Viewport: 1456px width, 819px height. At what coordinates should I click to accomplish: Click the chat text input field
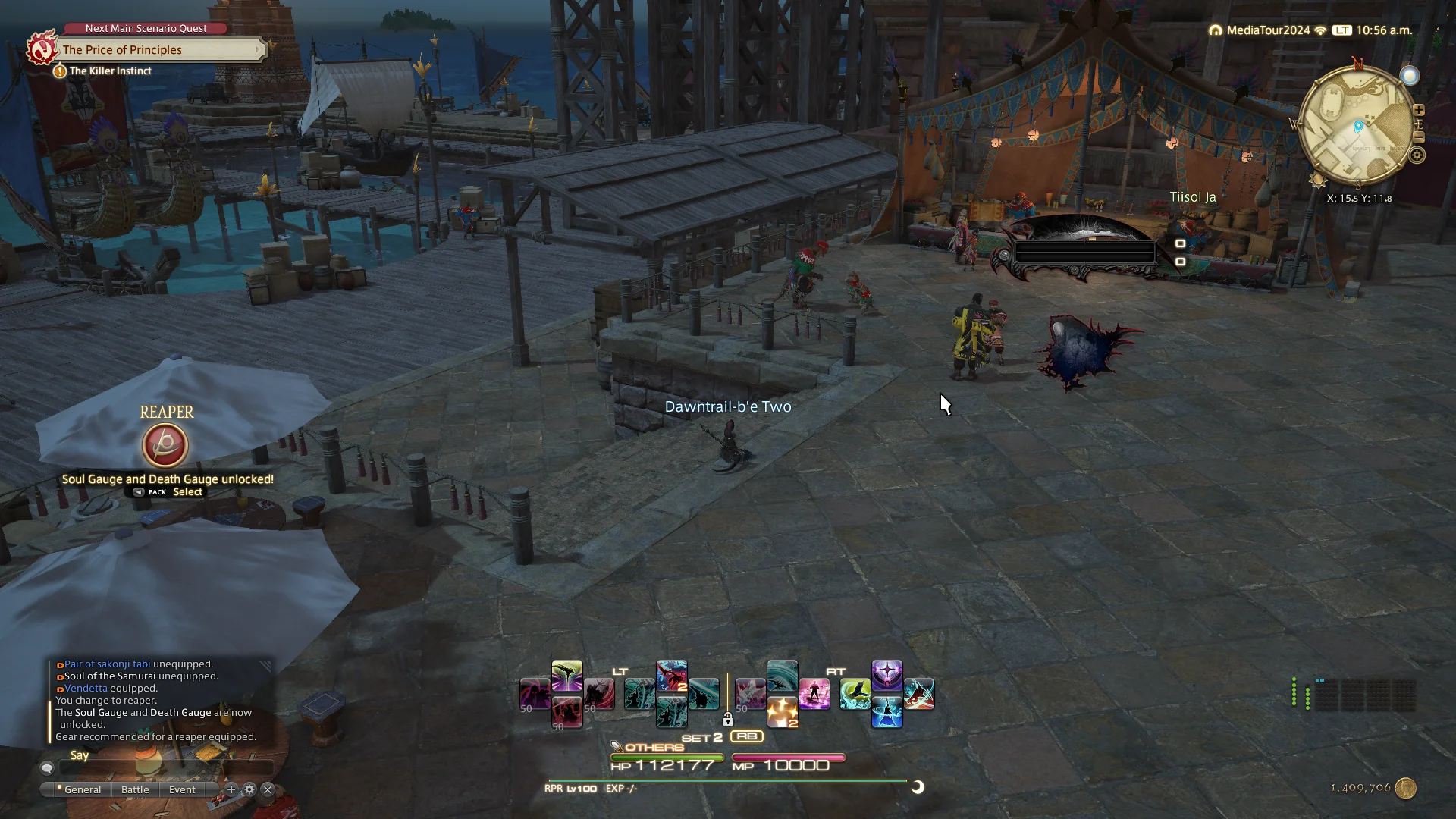pyautogui.click(x=167, y=769)
